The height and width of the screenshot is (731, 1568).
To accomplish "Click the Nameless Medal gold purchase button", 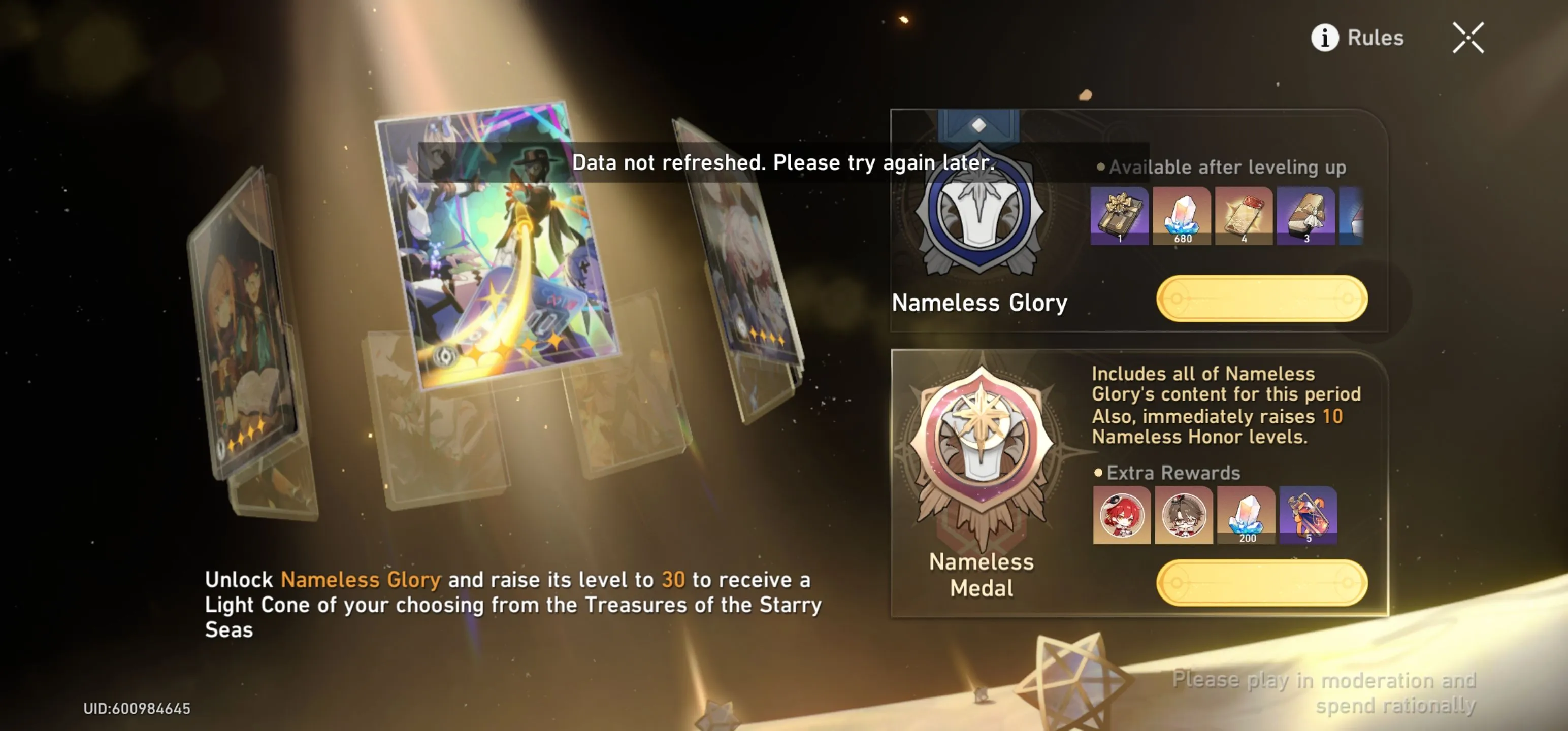I will click(1261, 582).
